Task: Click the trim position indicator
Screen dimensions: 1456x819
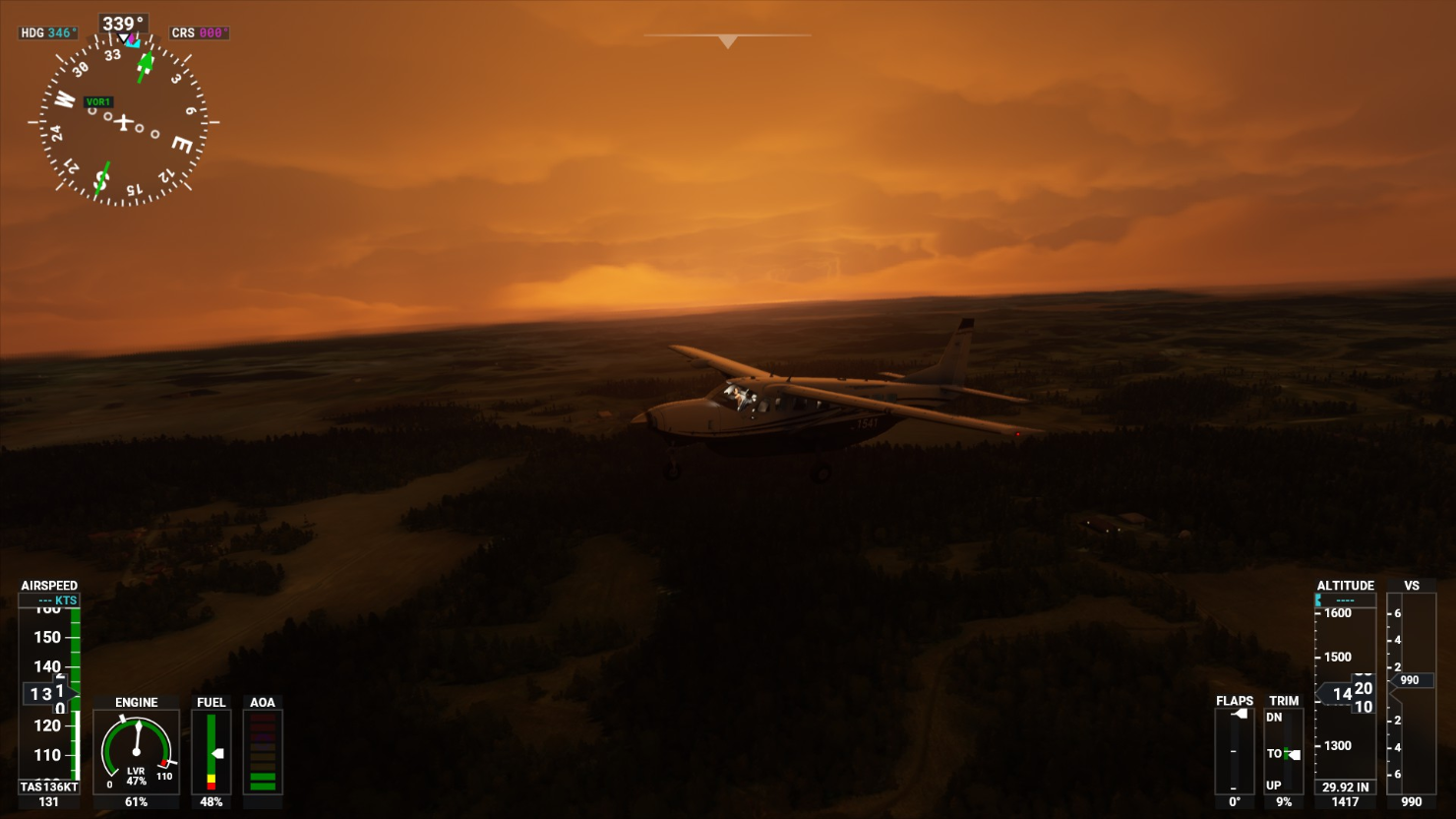Action: tap(1284, 750)
